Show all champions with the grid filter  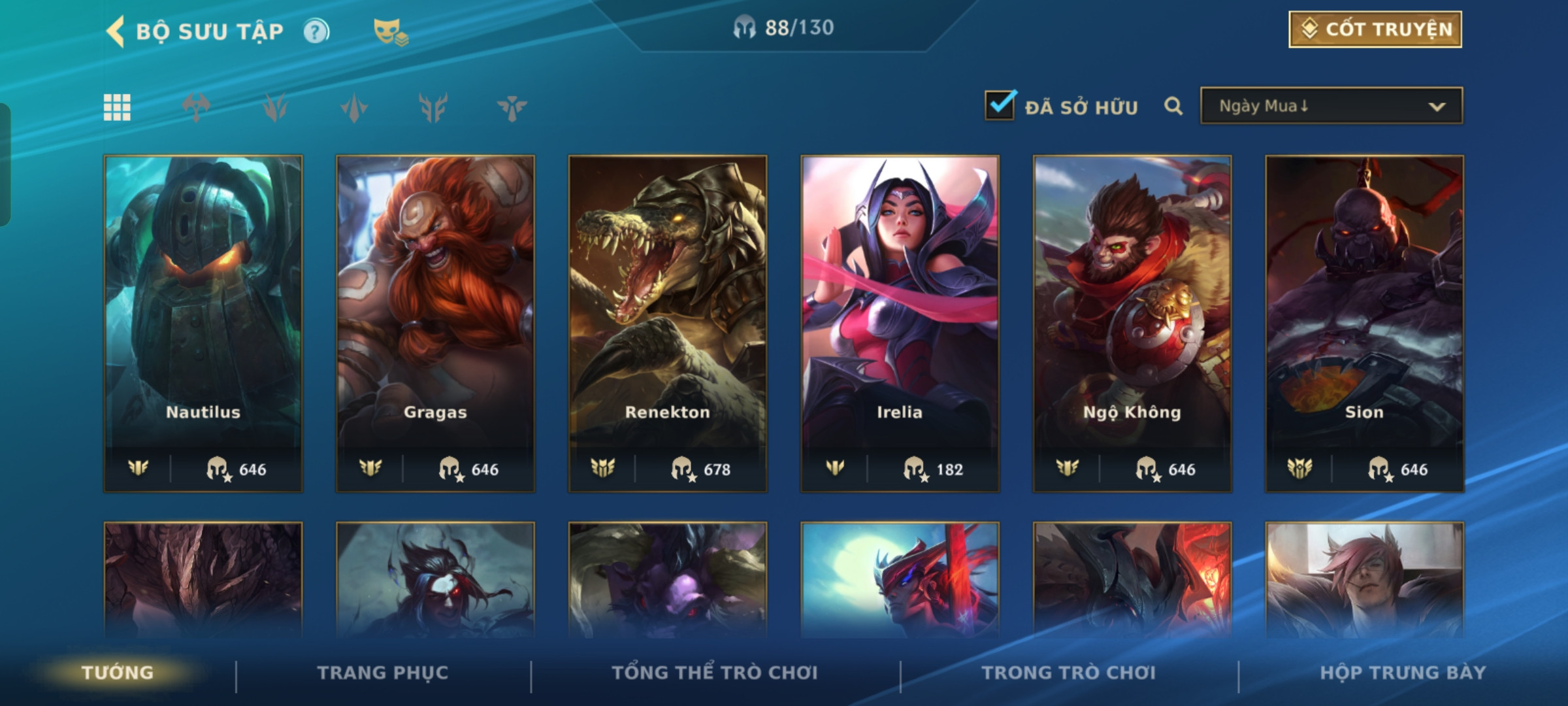117,107
